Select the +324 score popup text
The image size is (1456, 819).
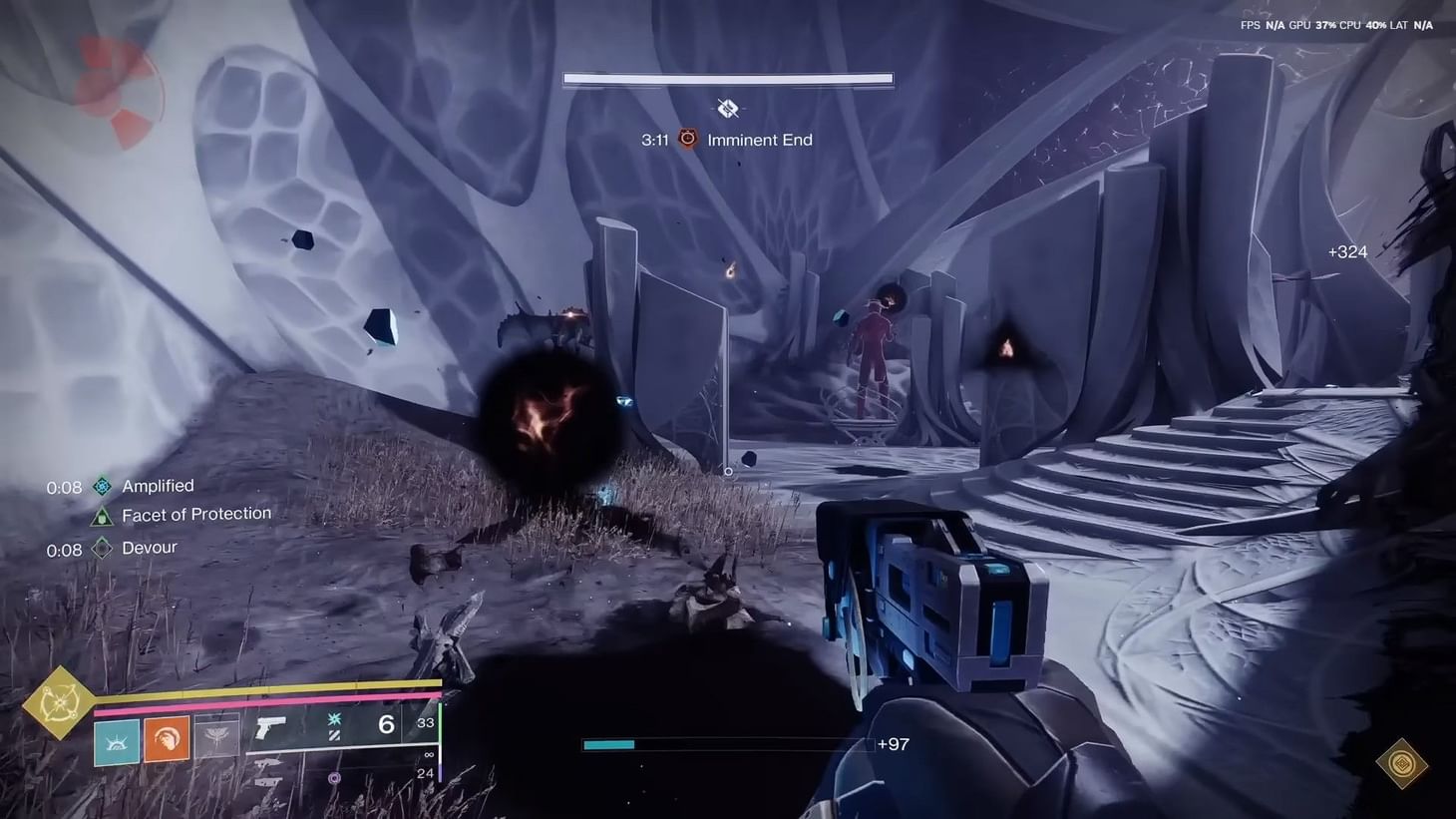[x=1347, y=252]
